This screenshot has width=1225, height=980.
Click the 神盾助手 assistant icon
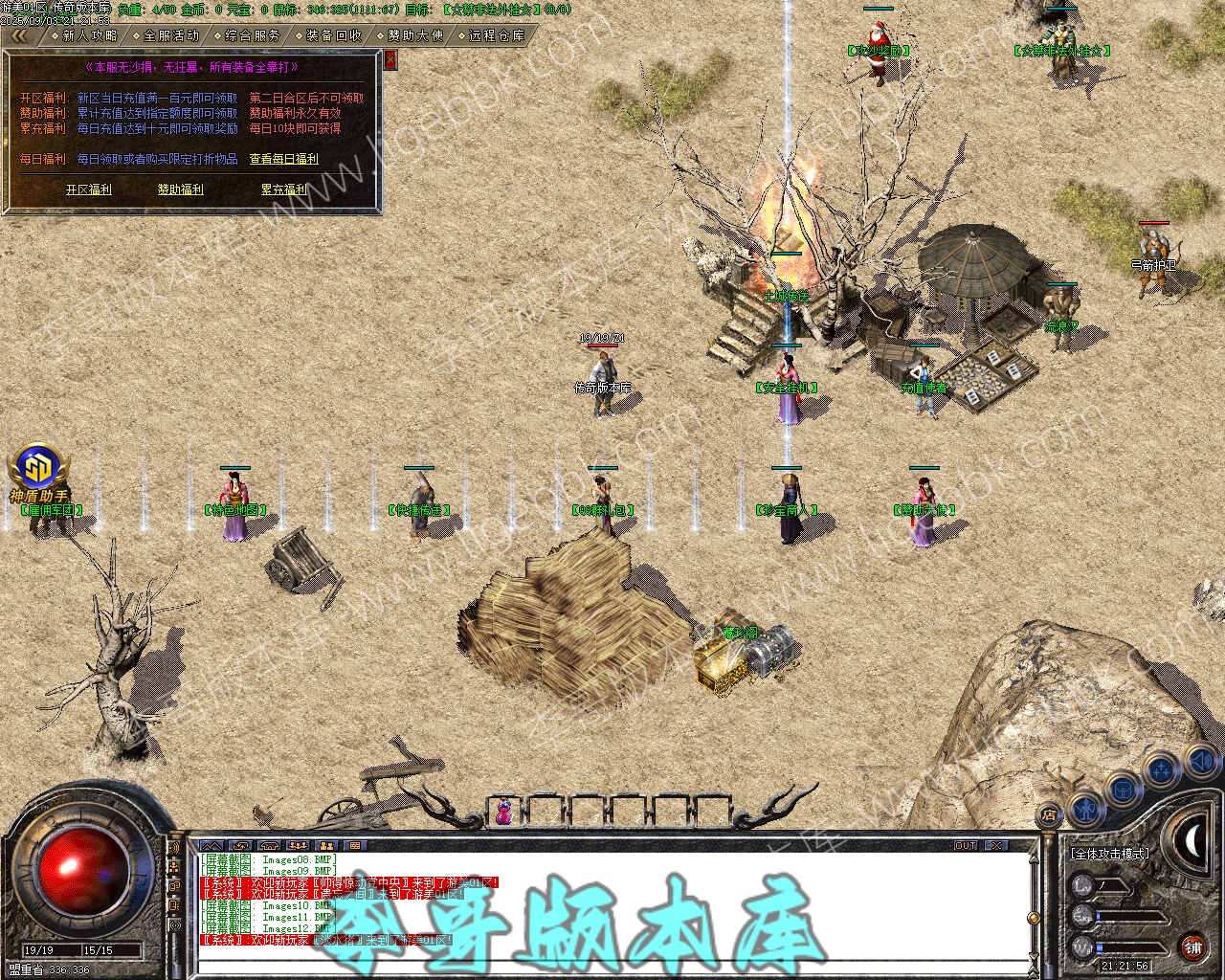coord(38,469)
